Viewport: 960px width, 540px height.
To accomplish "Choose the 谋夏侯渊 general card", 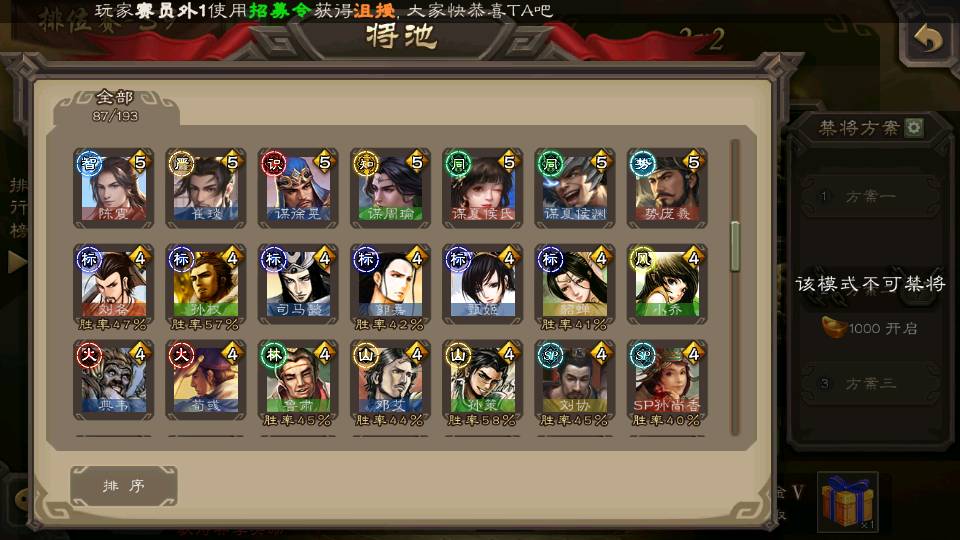I will pos(575,188).
